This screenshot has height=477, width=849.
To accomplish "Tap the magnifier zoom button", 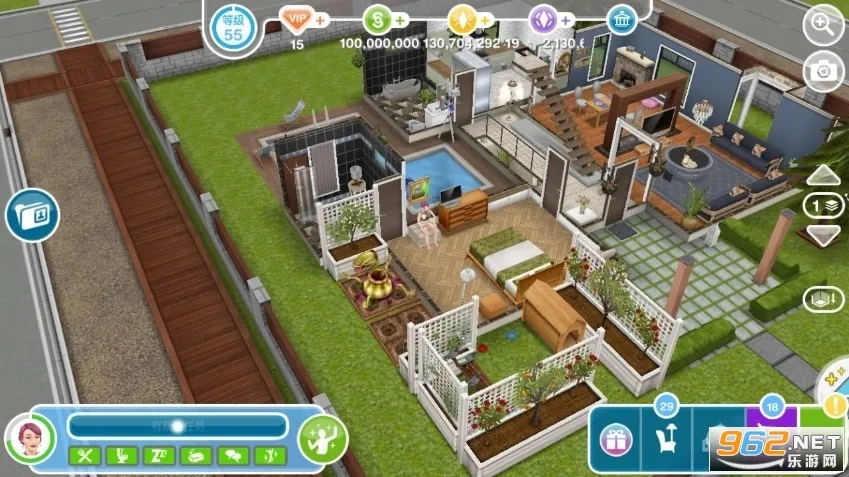I will click(x=823, y=26).
